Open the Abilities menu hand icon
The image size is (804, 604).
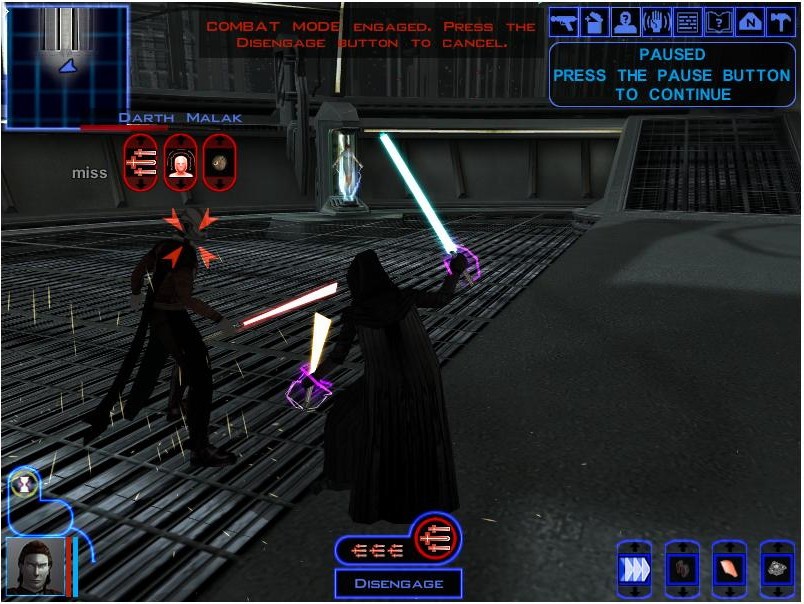(656, 21)
